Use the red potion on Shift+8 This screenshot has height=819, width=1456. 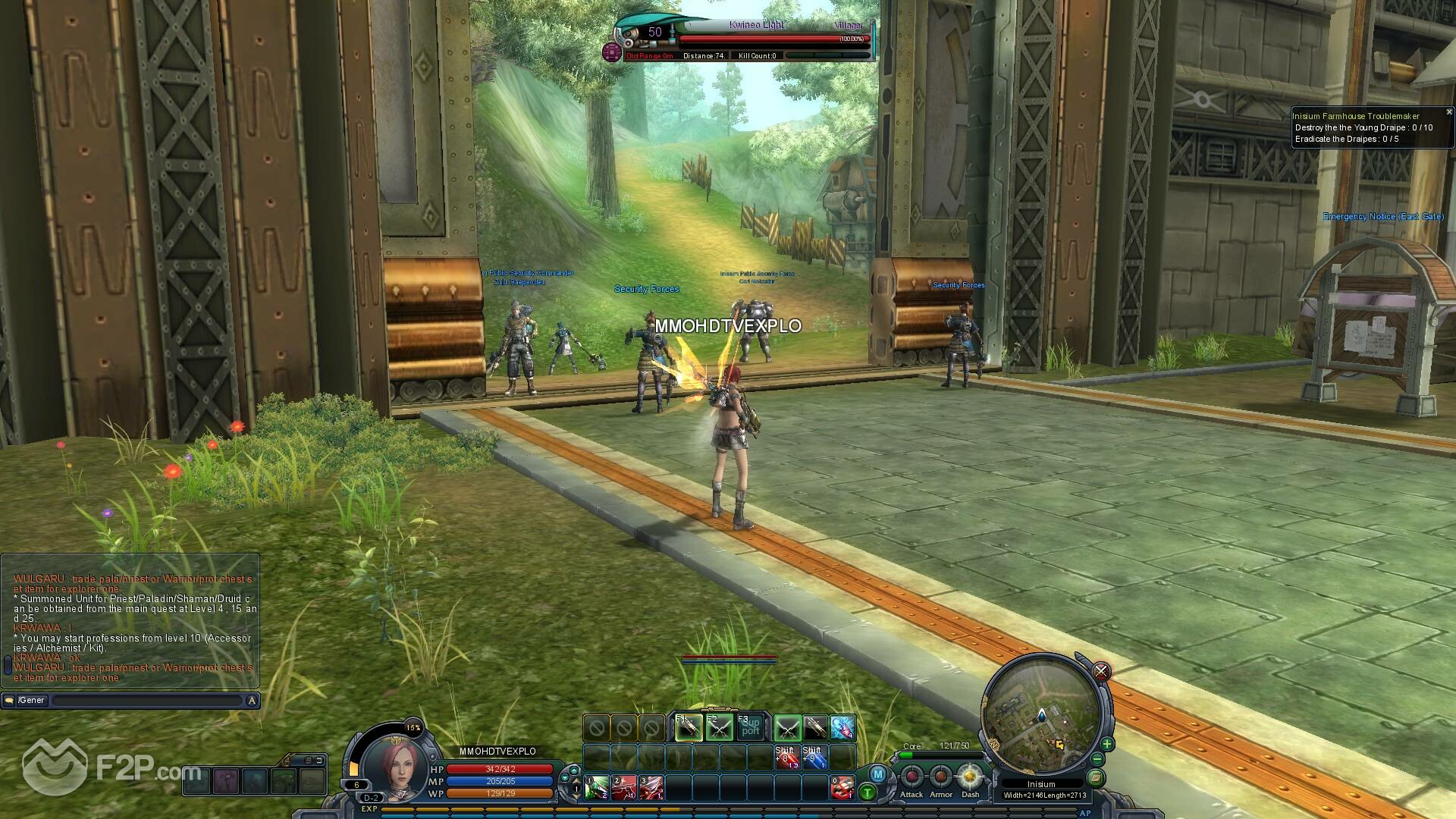click(786, 757)
